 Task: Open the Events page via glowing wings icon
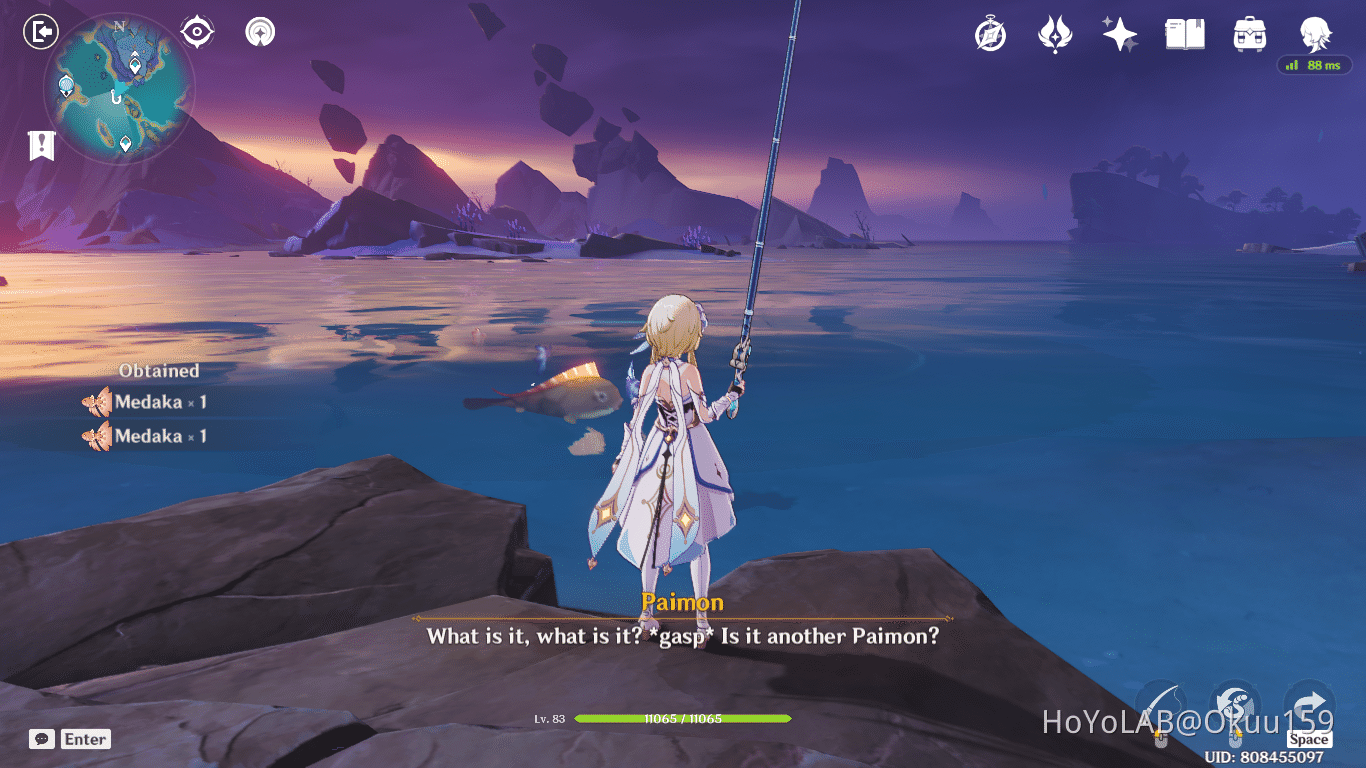(1053, 35)
